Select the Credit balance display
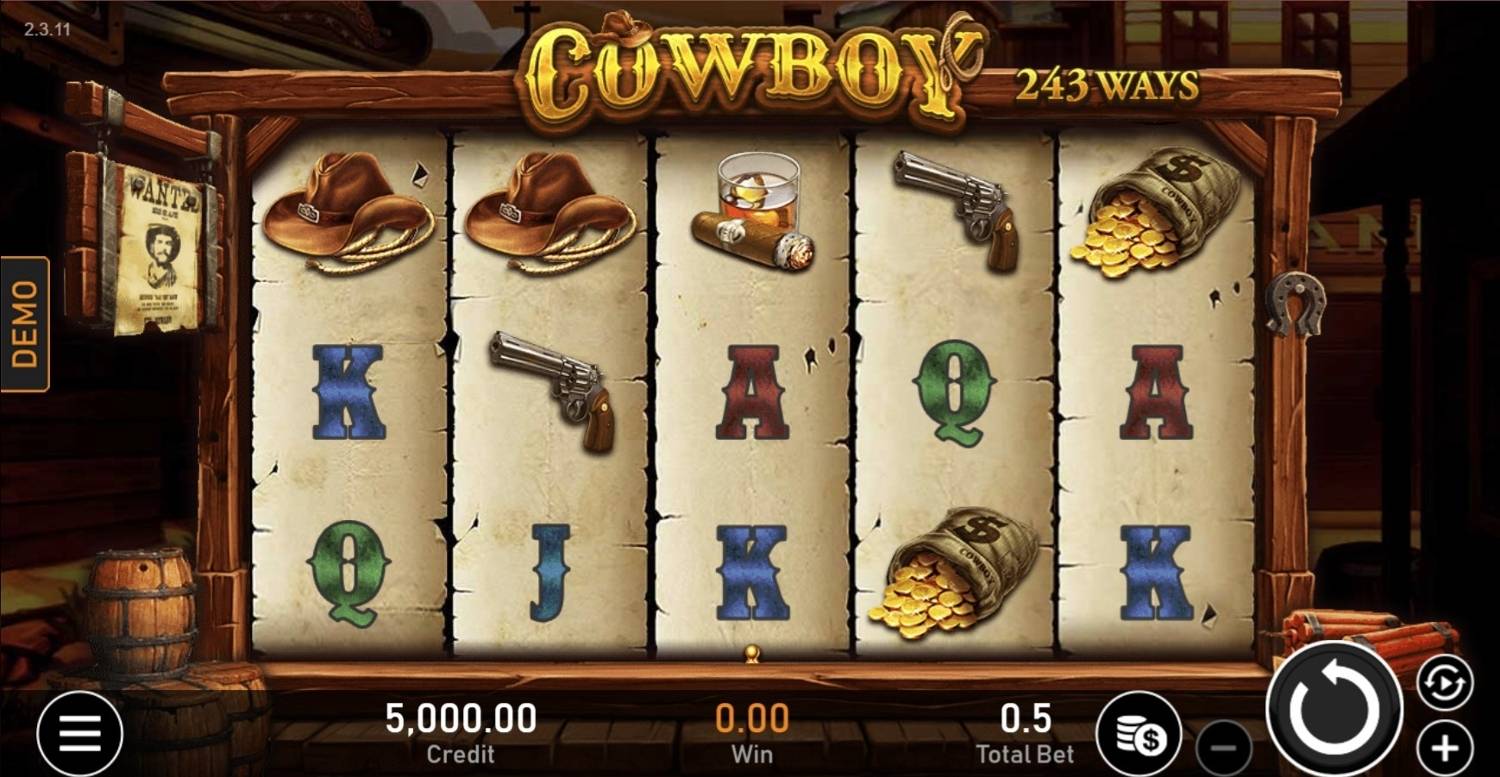Image resolution: width=1500 pixels, height=777 pixels. pos(460,728)
